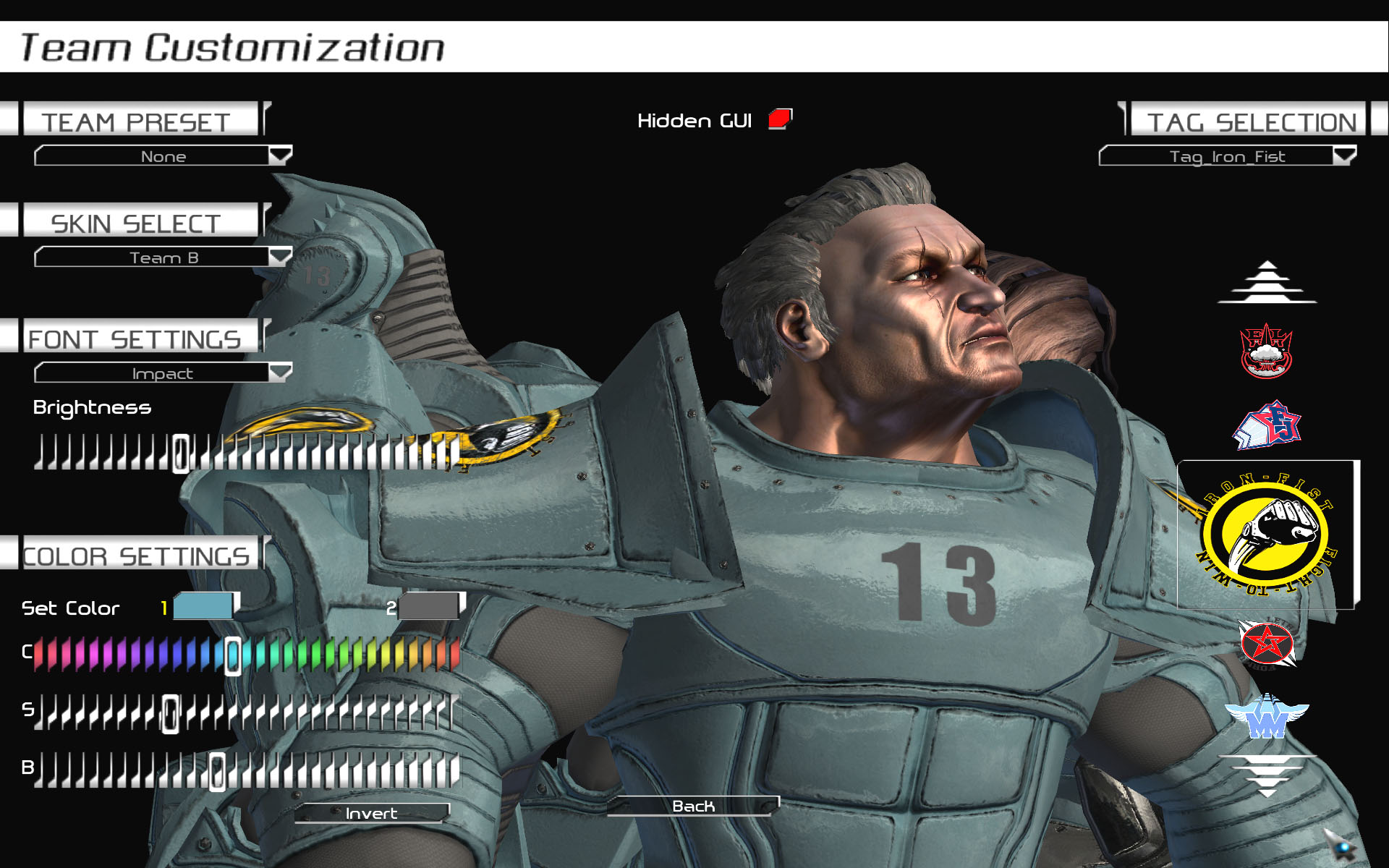Choose the blue and red fist tag
This screenshot has width=1389, height=868.
(x=1266, y=425)
